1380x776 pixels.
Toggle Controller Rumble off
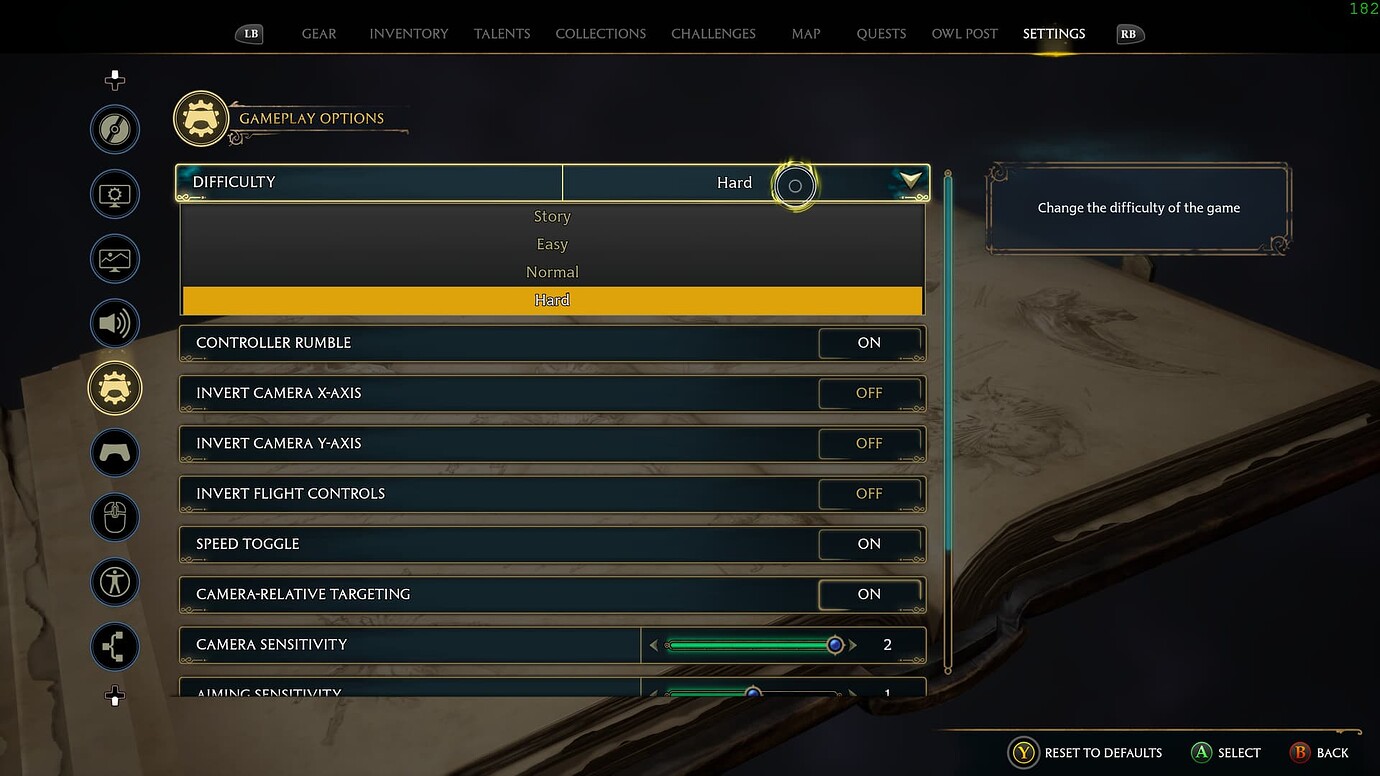click(869, 343)
